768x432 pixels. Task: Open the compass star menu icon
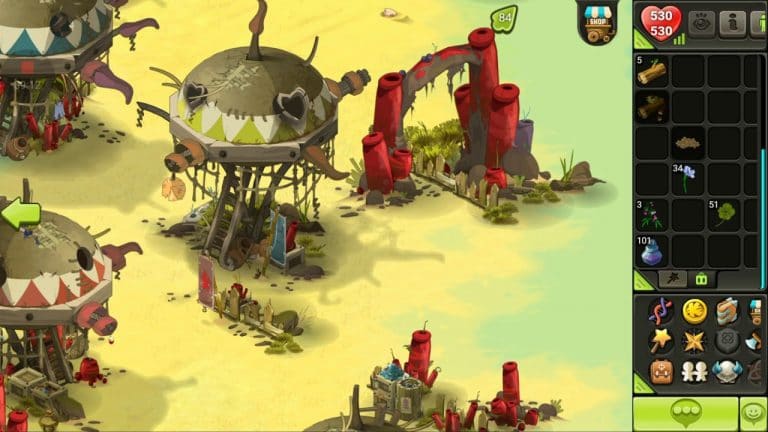(694, 341)
